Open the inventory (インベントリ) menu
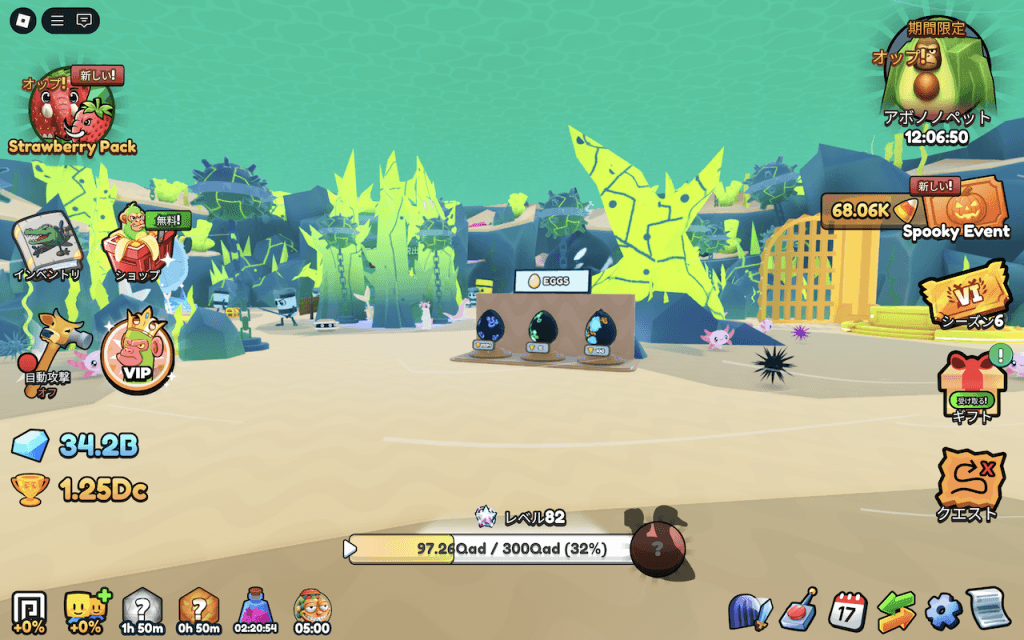 46,244
